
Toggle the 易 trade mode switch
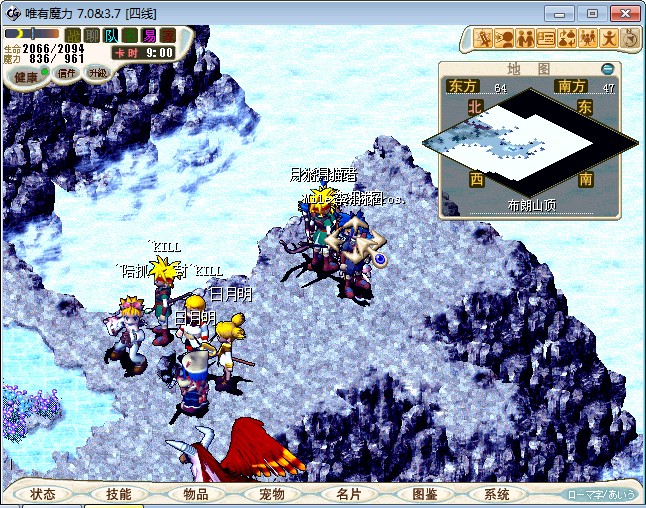pyautogui.click(x=148, y=35)
